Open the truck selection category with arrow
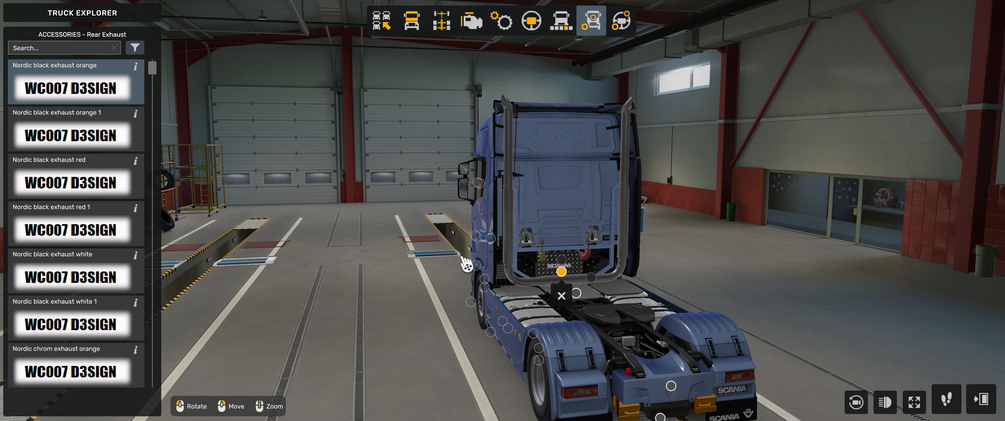This screenshot has height=421, width=1005. 382,21
